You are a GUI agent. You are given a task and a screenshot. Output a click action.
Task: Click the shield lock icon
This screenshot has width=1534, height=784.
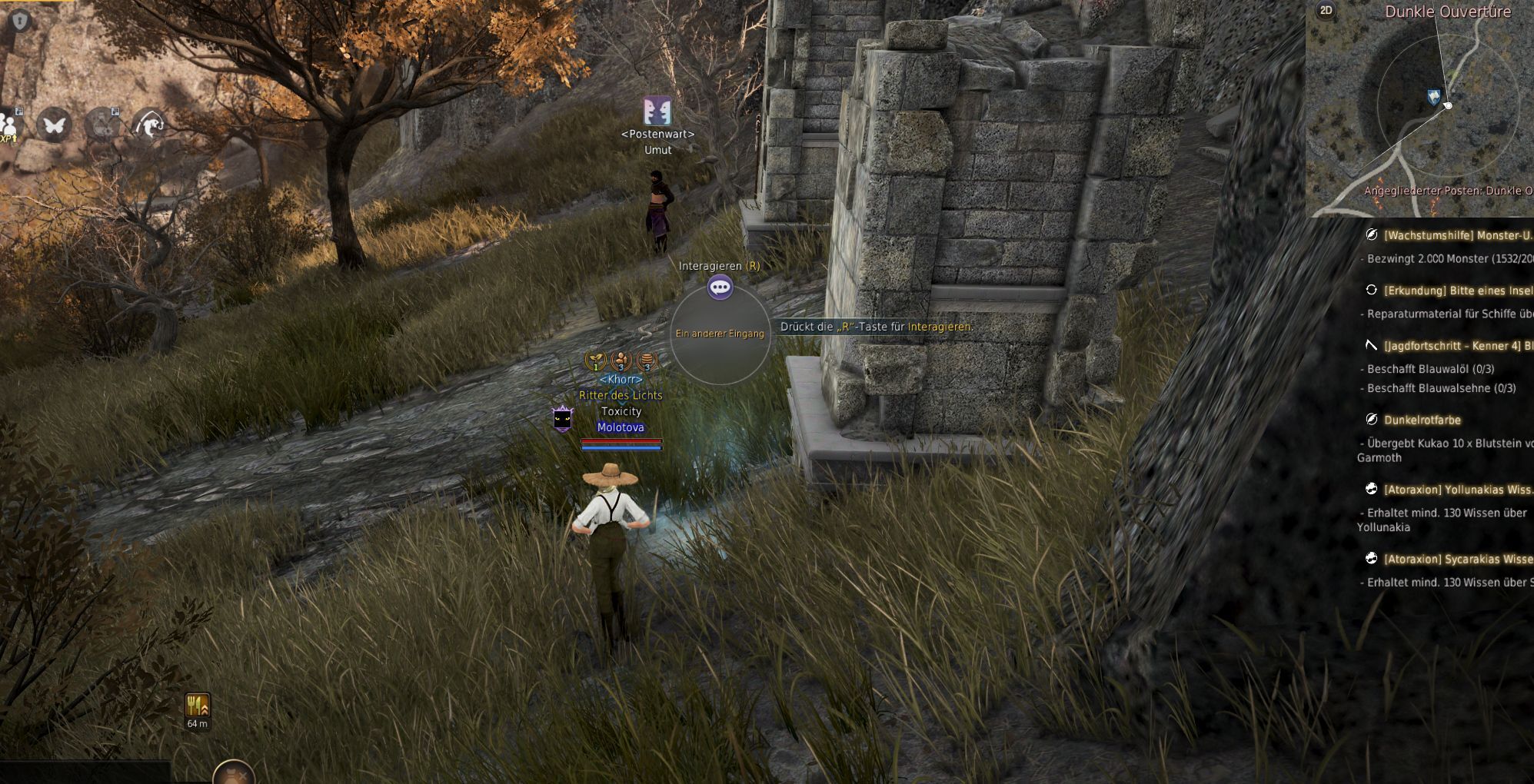coord(19,21)
